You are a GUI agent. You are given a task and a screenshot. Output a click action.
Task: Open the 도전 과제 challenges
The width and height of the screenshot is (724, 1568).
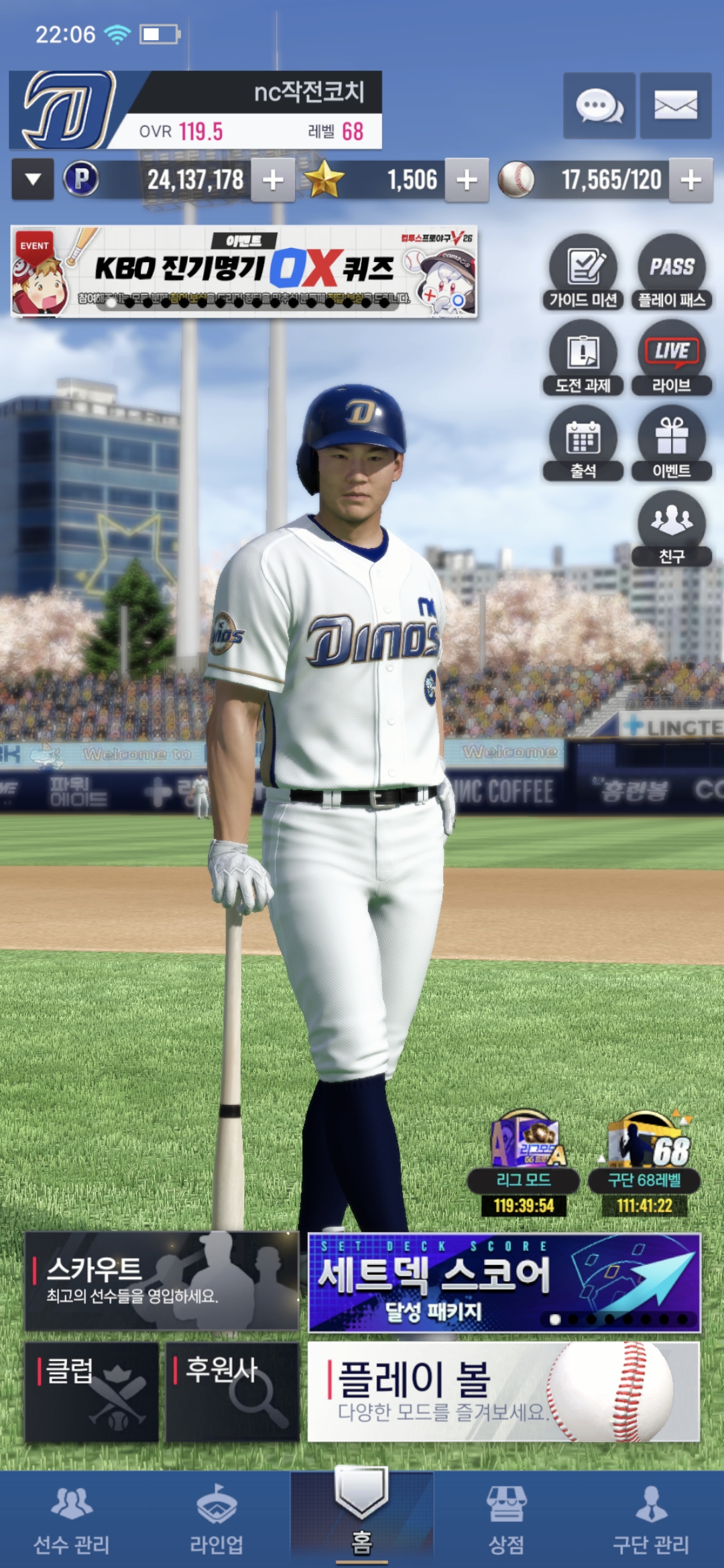coord(583,358)
